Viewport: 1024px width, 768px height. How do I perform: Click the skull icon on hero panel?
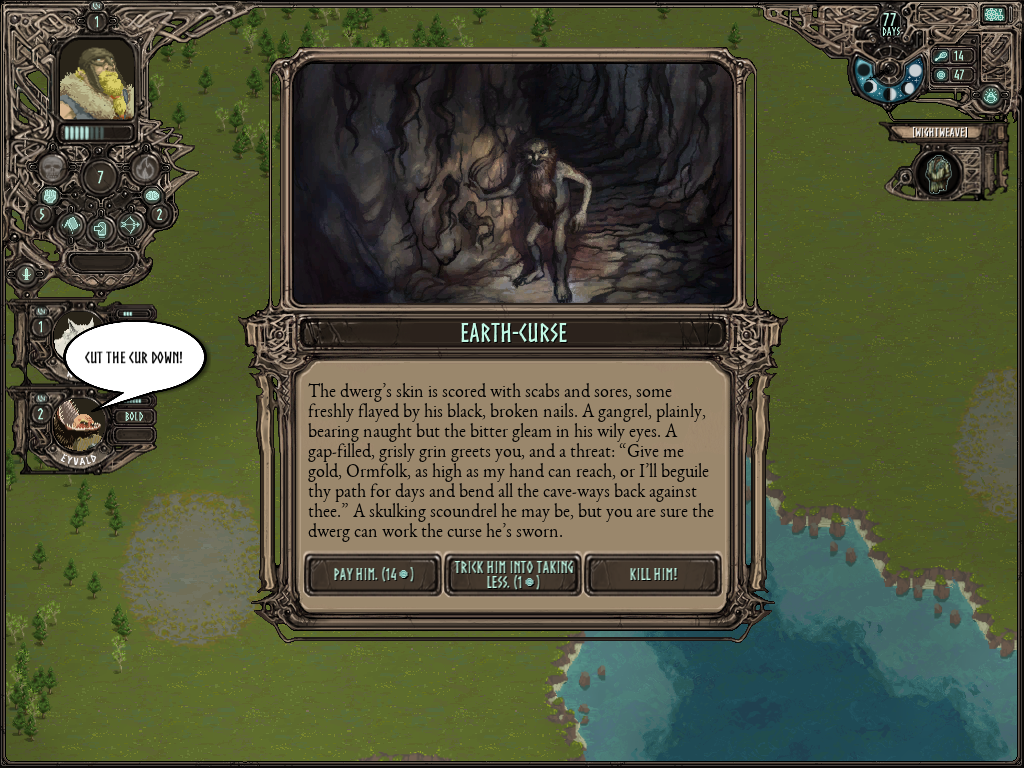(52, 168)
